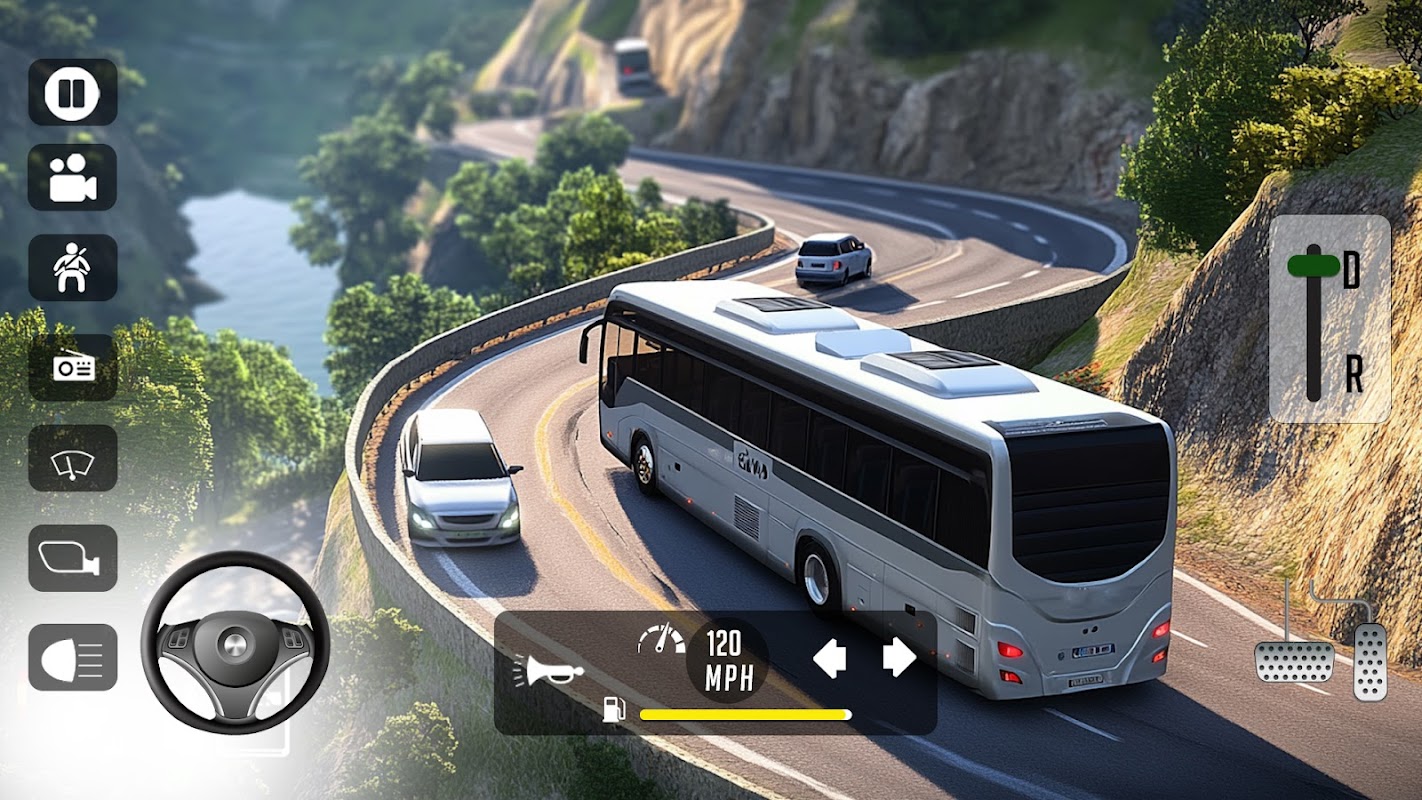Fasten the seatbelt icon
Screen dimensions: 1422x800
click(x=72, y=268)
